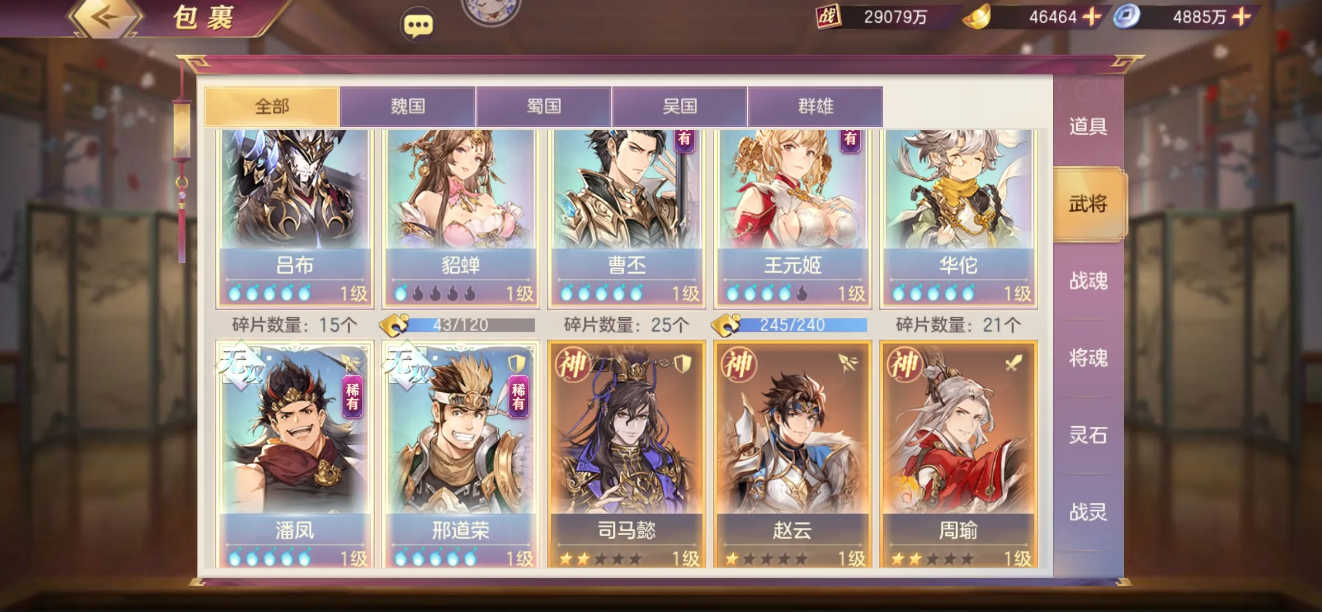The height and width of the screenshot is (612, 1322).
Task: Select the 战灵 category
Action: pos(1088,512)
